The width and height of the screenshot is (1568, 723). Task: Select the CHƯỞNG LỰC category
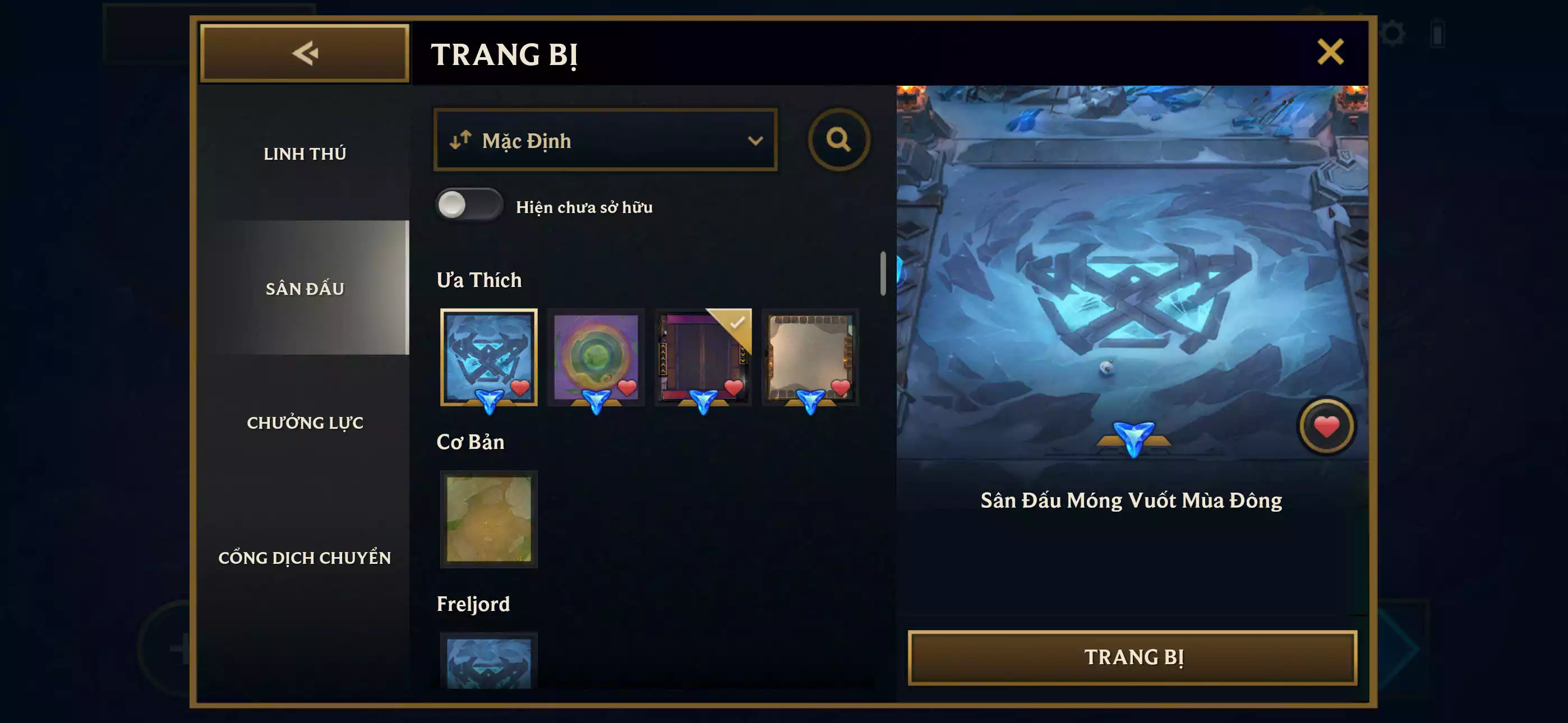pos(306,423)
